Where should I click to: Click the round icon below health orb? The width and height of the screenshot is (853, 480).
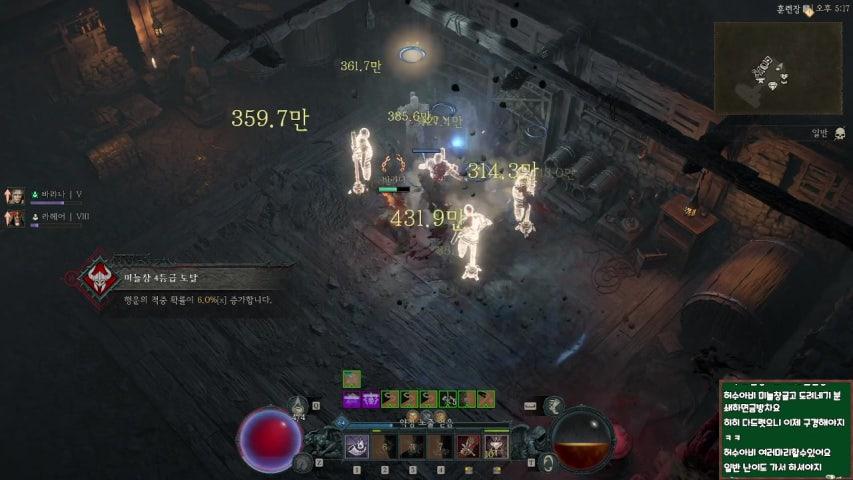click(x=302, y=462)
